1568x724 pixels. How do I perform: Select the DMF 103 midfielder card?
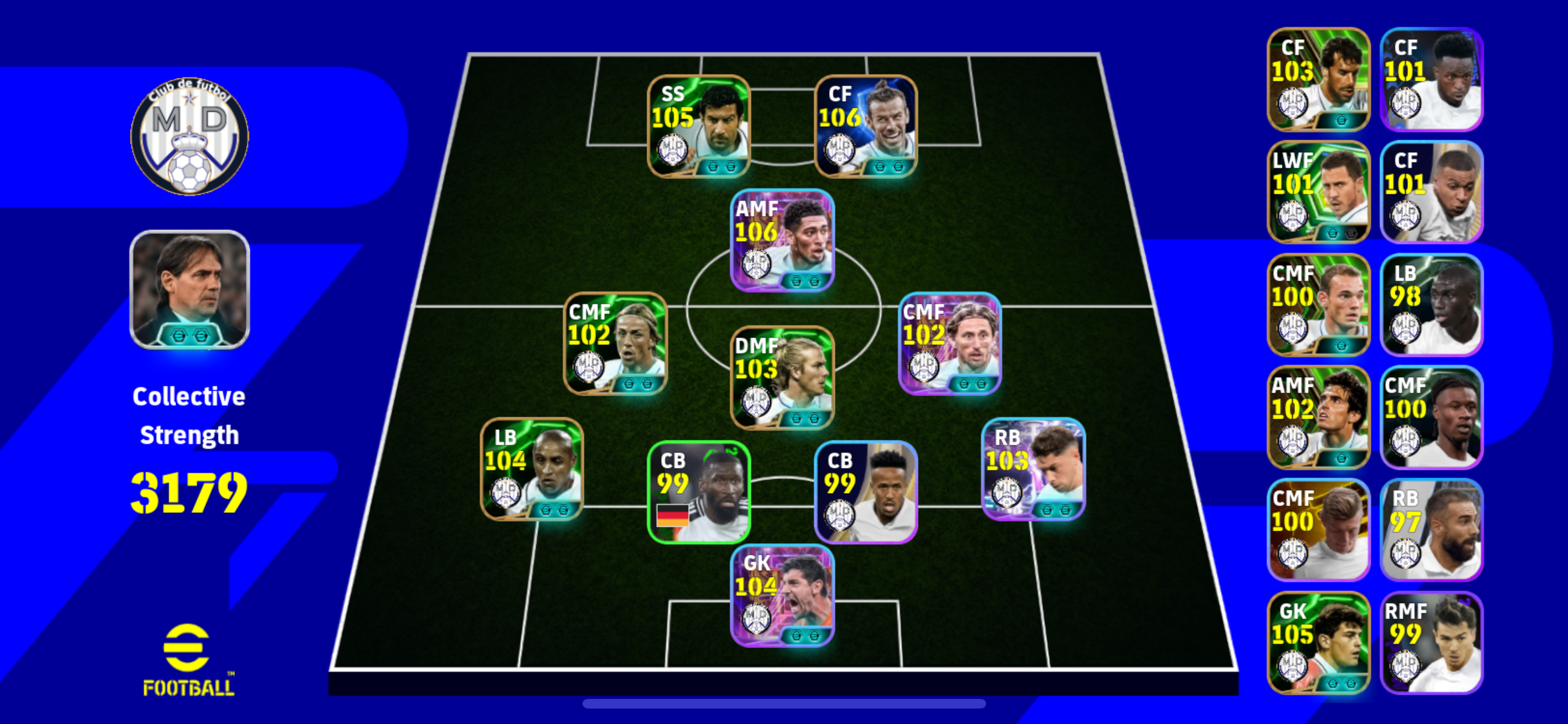pos(782,378)
